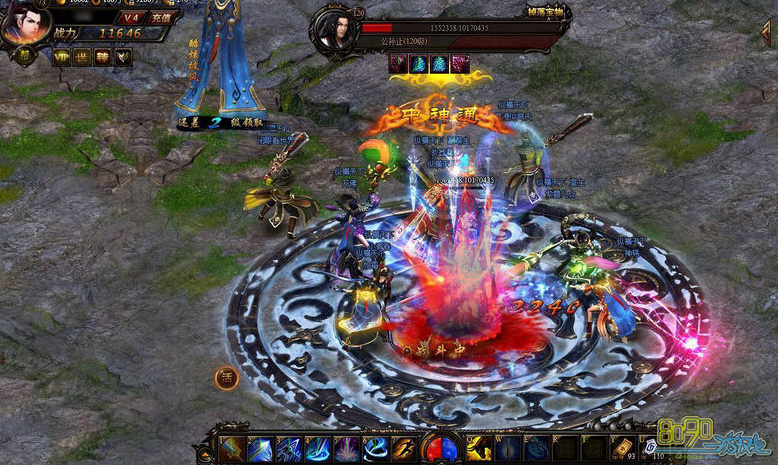Select the boss target portrait
Image resolution: width=778 pixels, height=465 pixels.
pyautogui.click(x=334, y=30)
